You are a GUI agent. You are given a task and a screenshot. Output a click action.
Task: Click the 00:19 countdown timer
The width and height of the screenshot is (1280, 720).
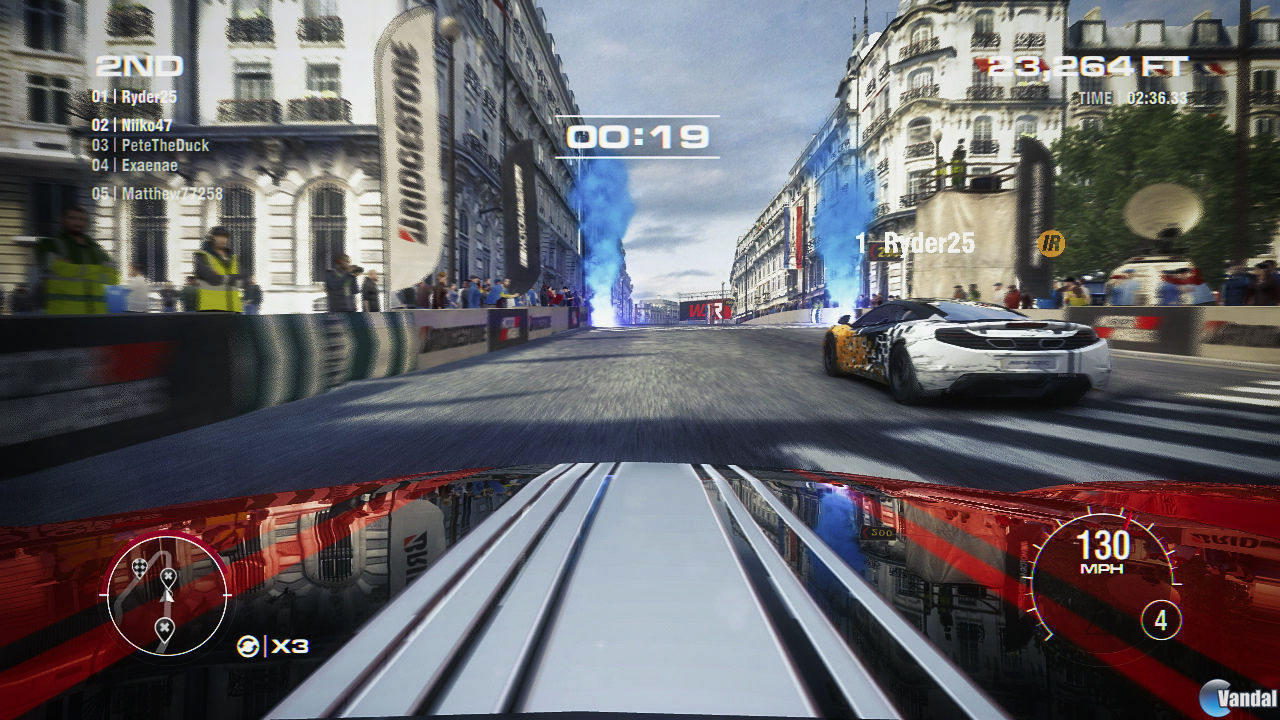(637, 136)
